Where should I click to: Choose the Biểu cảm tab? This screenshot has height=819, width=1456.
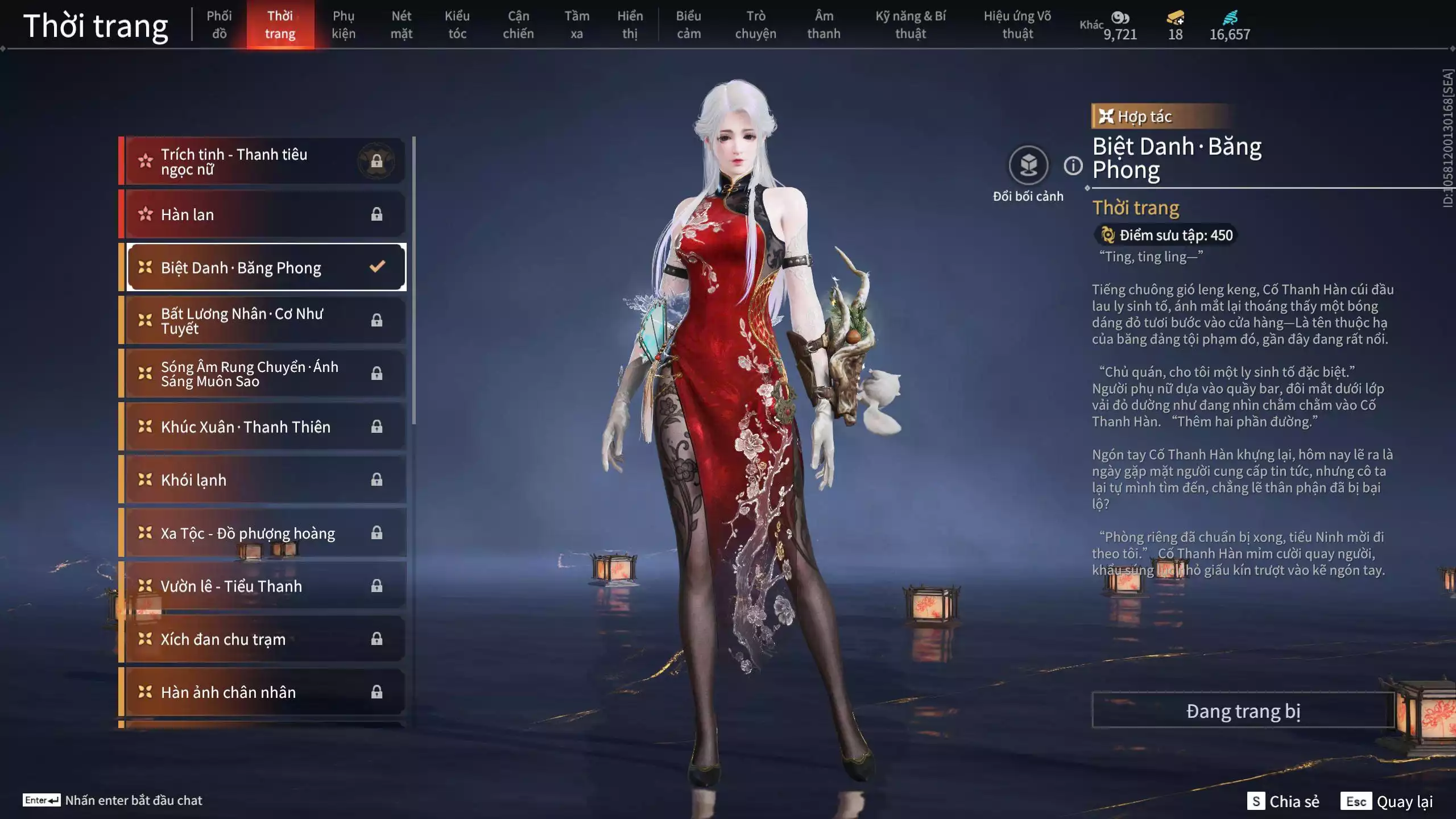tap(688, 25)
